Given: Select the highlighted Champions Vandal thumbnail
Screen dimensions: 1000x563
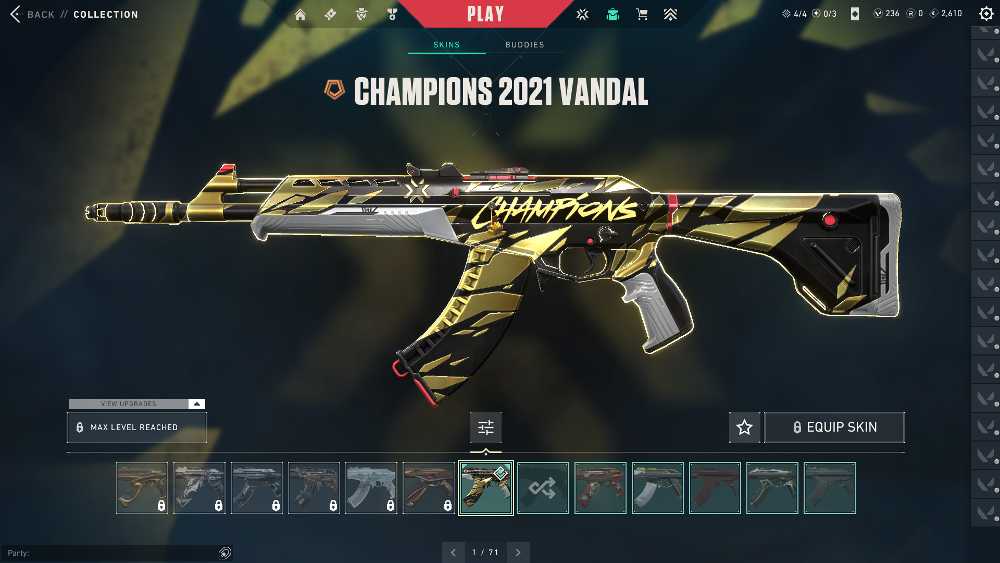Looking at the screenshot, I should pyautogui.click(x=486, y=488).
